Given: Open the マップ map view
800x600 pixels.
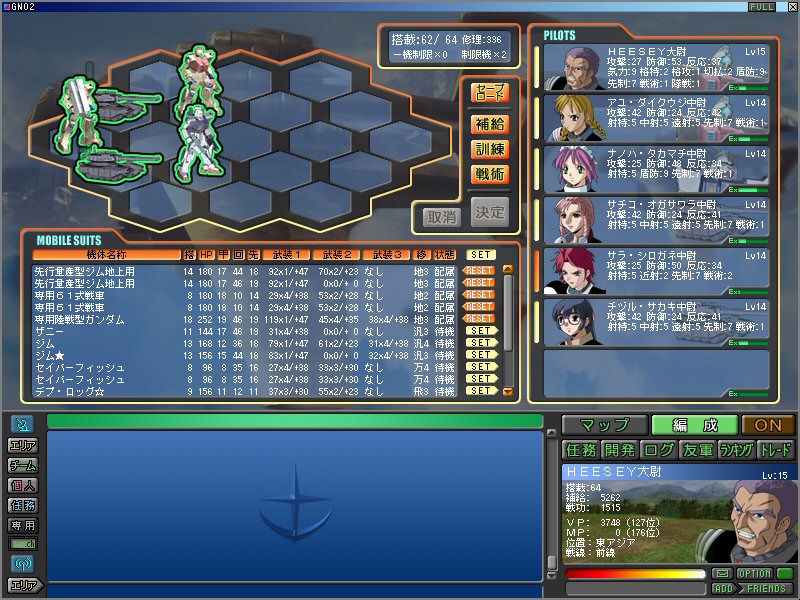Looking at the screenshot, I should pyautogui.click(x=604, y=425).
